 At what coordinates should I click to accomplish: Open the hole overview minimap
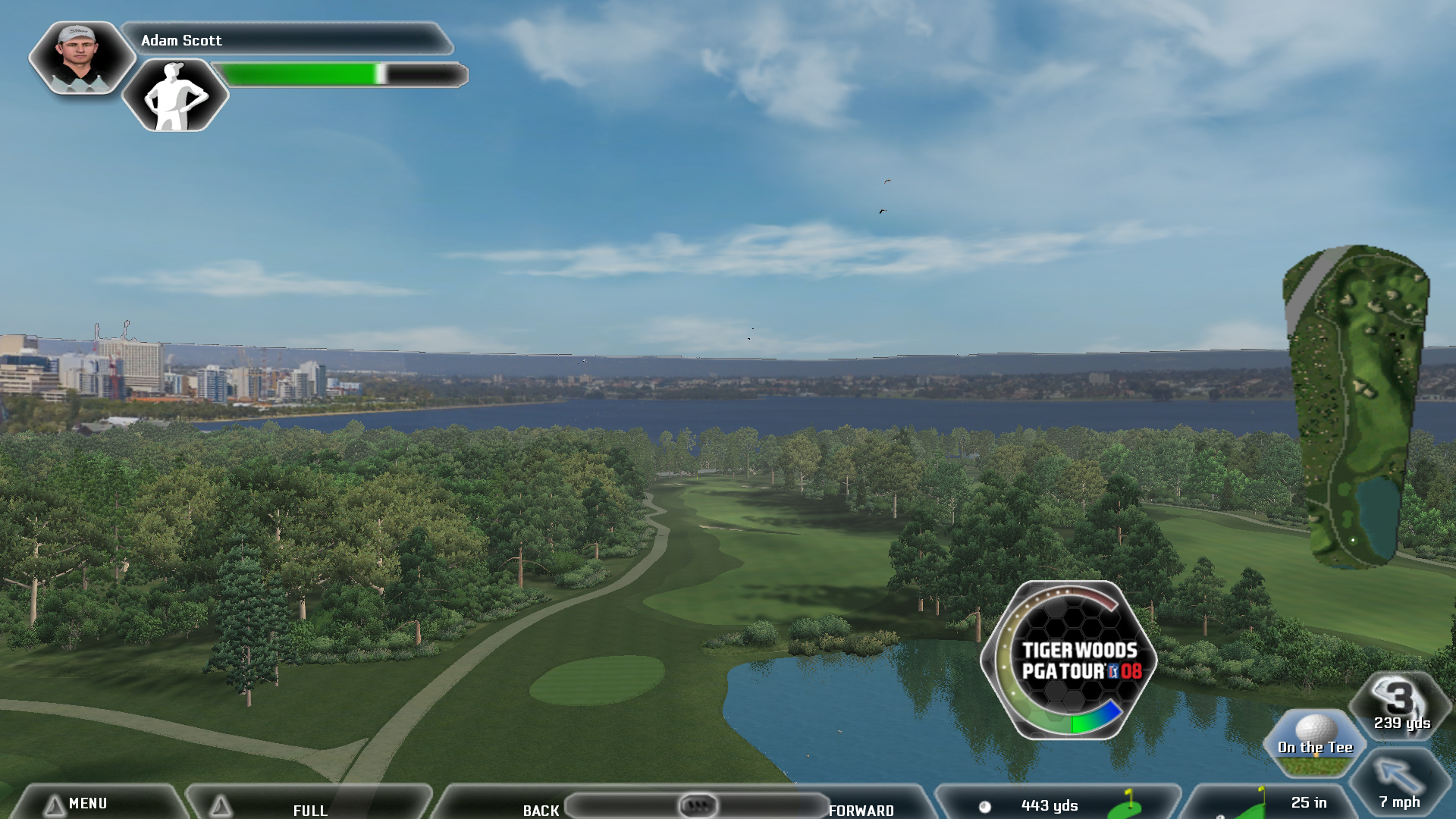[1356, 406]
